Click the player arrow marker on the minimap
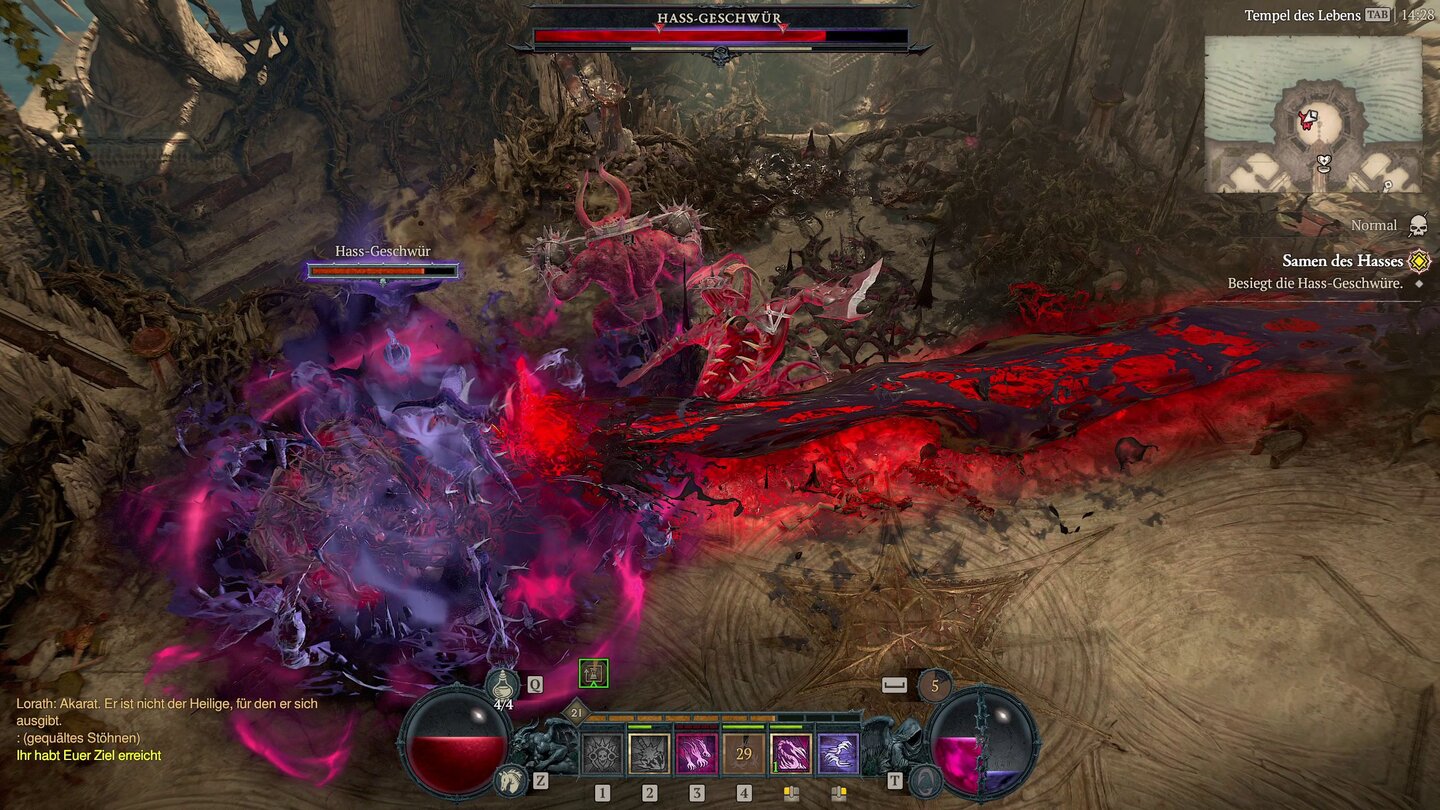Screen dimensions: 1440x810 point(1310,117)
